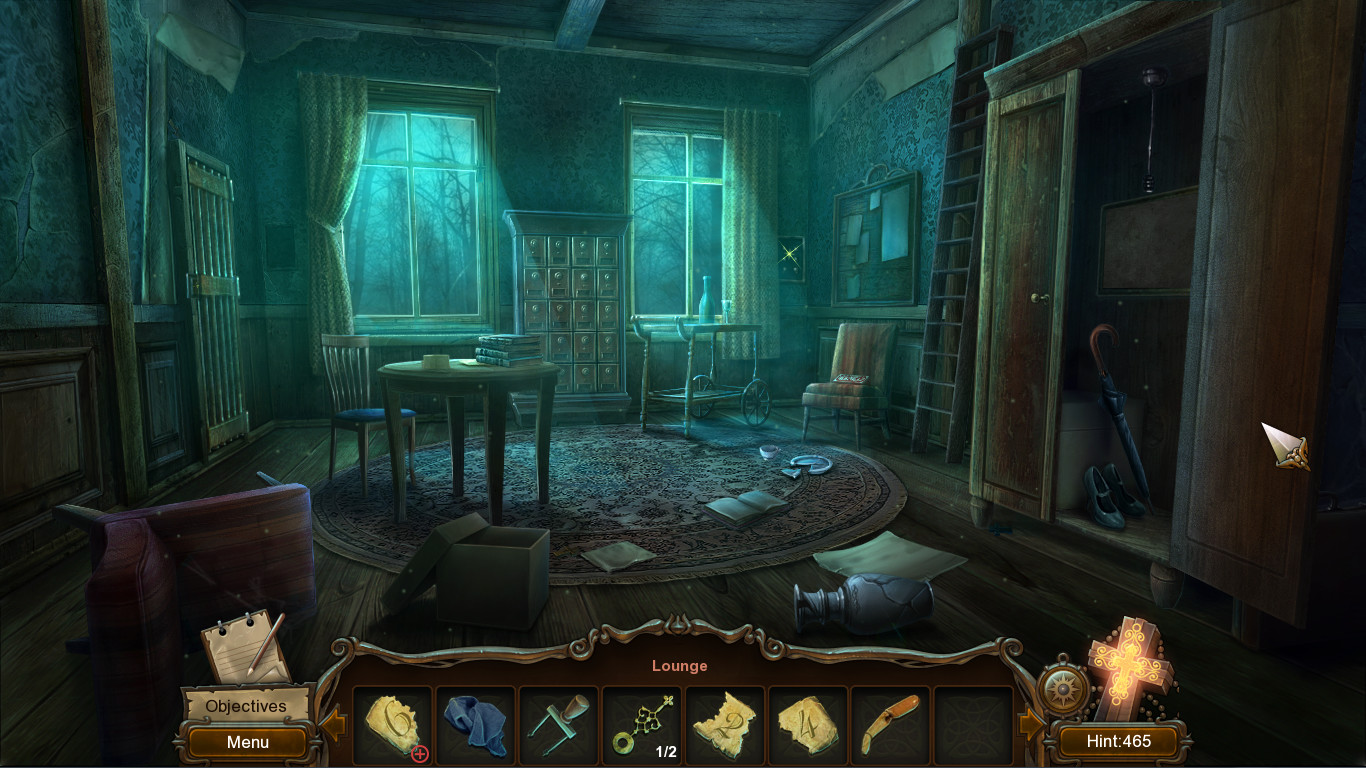Pick up the straight razor item
Viewport: 1366px width, 768px height.
pyautogui.click(x=890, y=722)
